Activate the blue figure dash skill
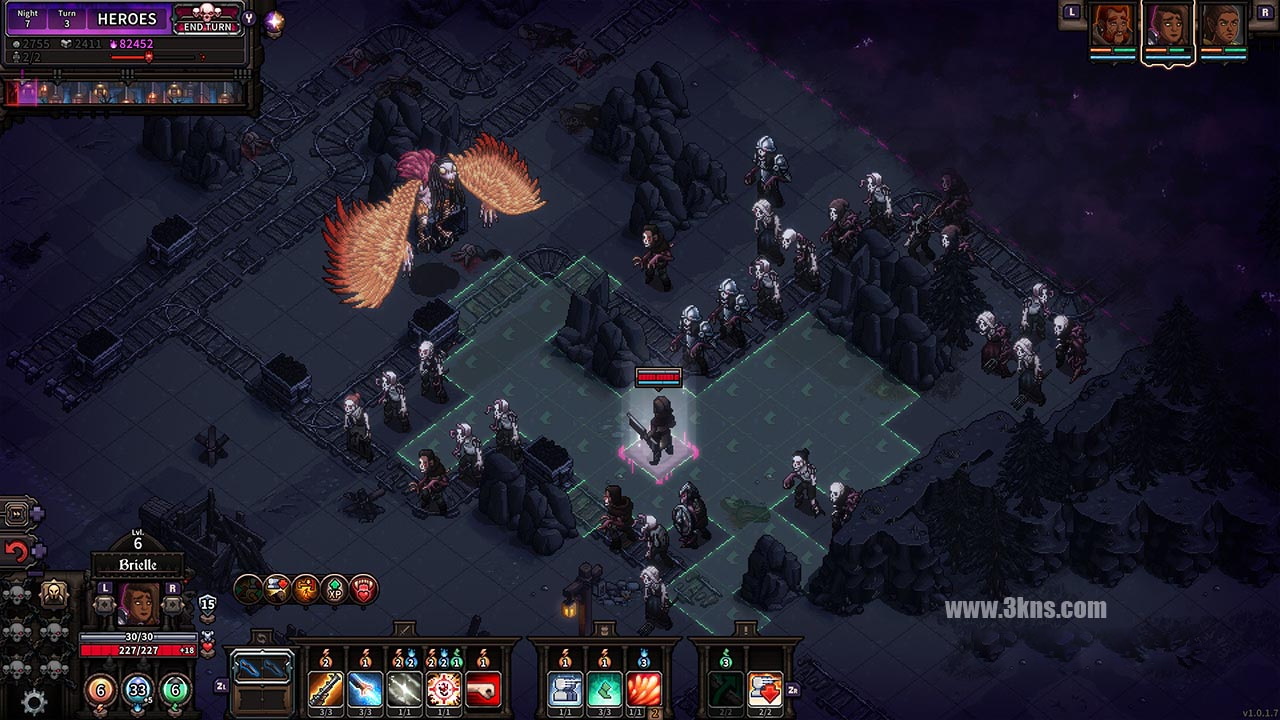 [x=565, y=689]
